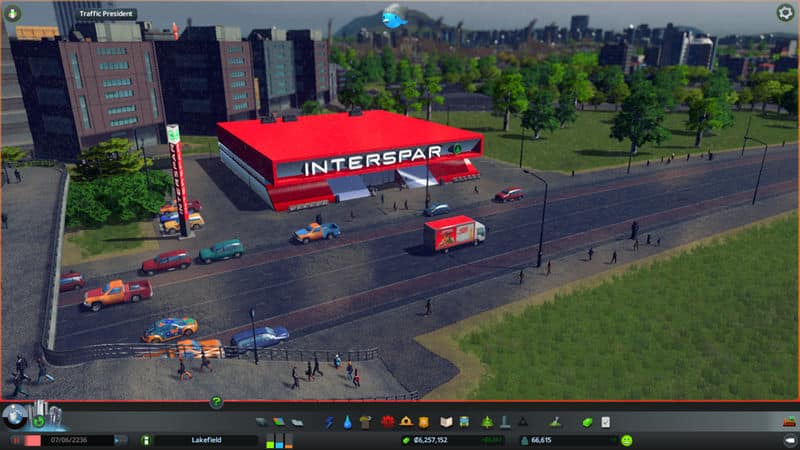Open the Education book menu

(447, 422)
